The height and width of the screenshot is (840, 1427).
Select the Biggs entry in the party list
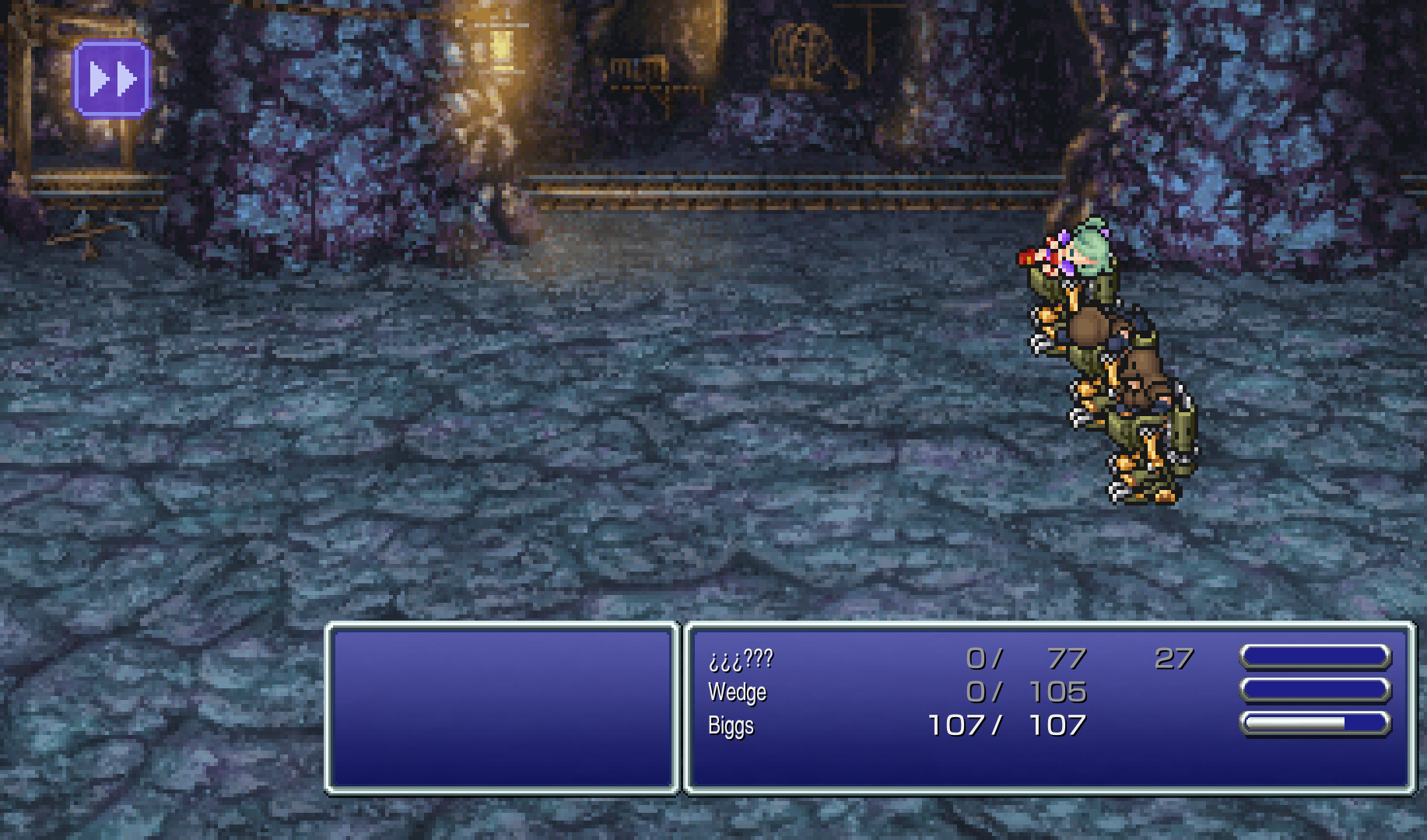coord(731,725)
